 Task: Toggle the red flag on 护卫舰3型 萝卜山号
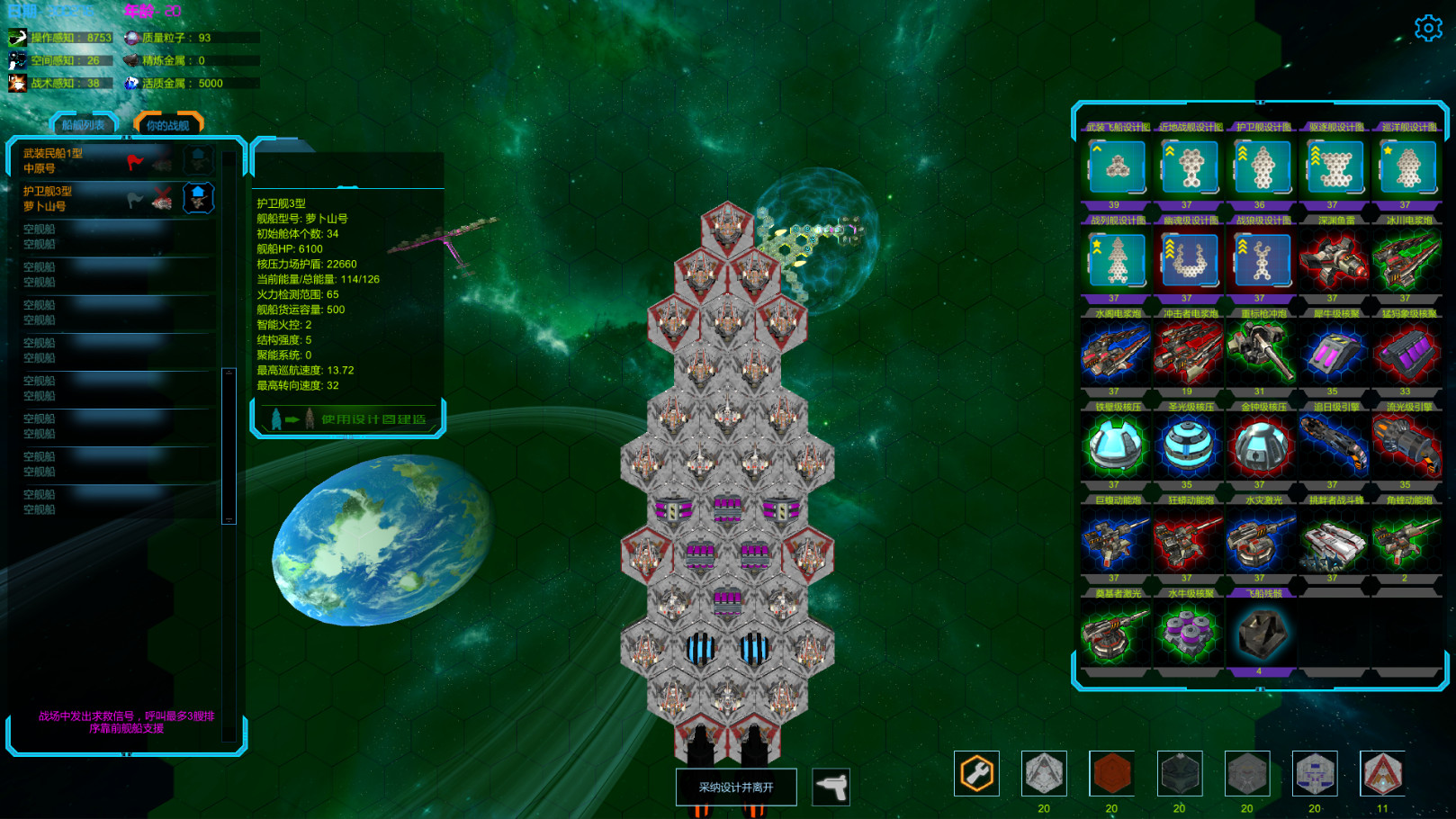(133, 198)
